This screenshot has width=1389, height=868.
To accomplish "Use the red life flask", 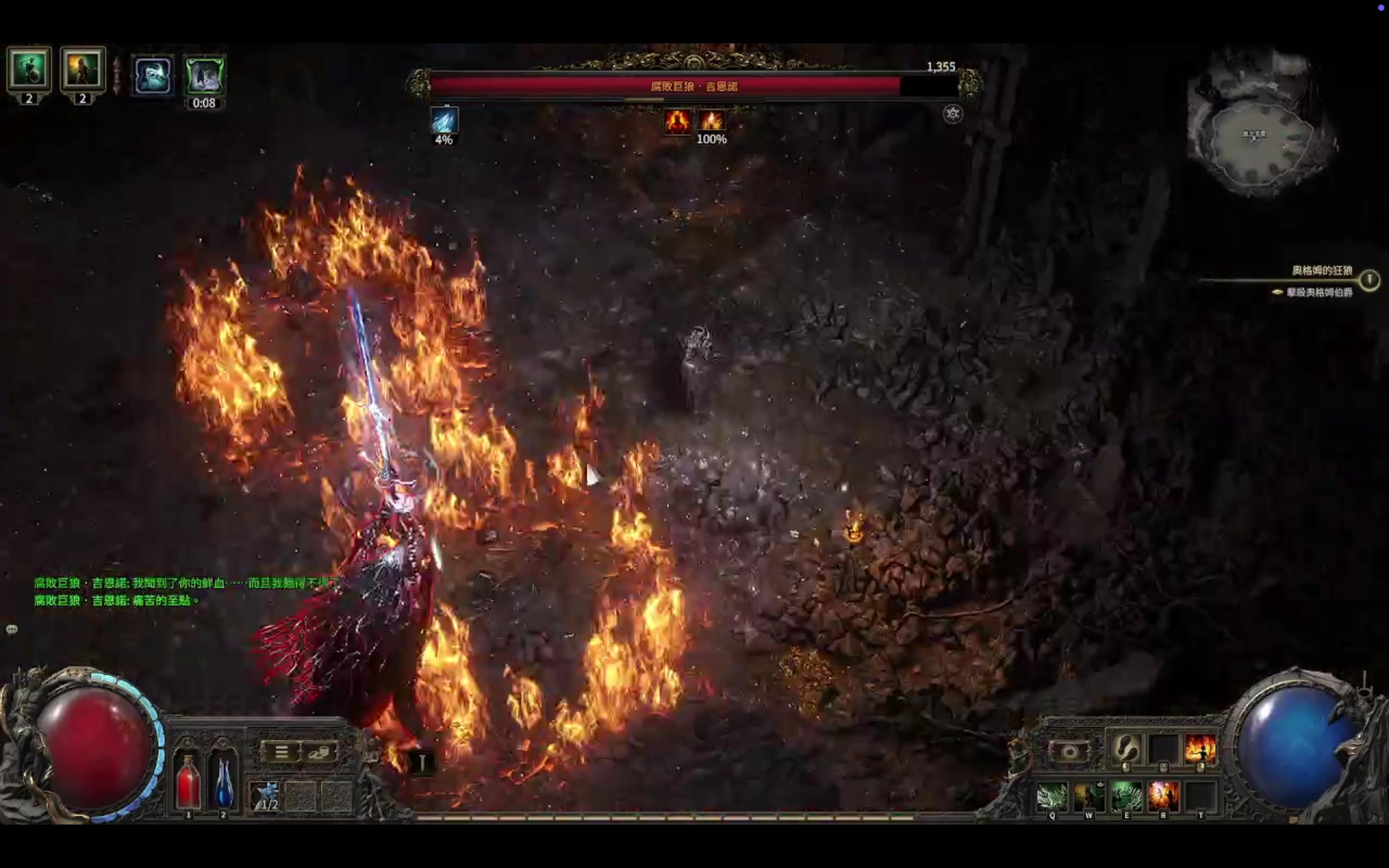I will [188, 782].
